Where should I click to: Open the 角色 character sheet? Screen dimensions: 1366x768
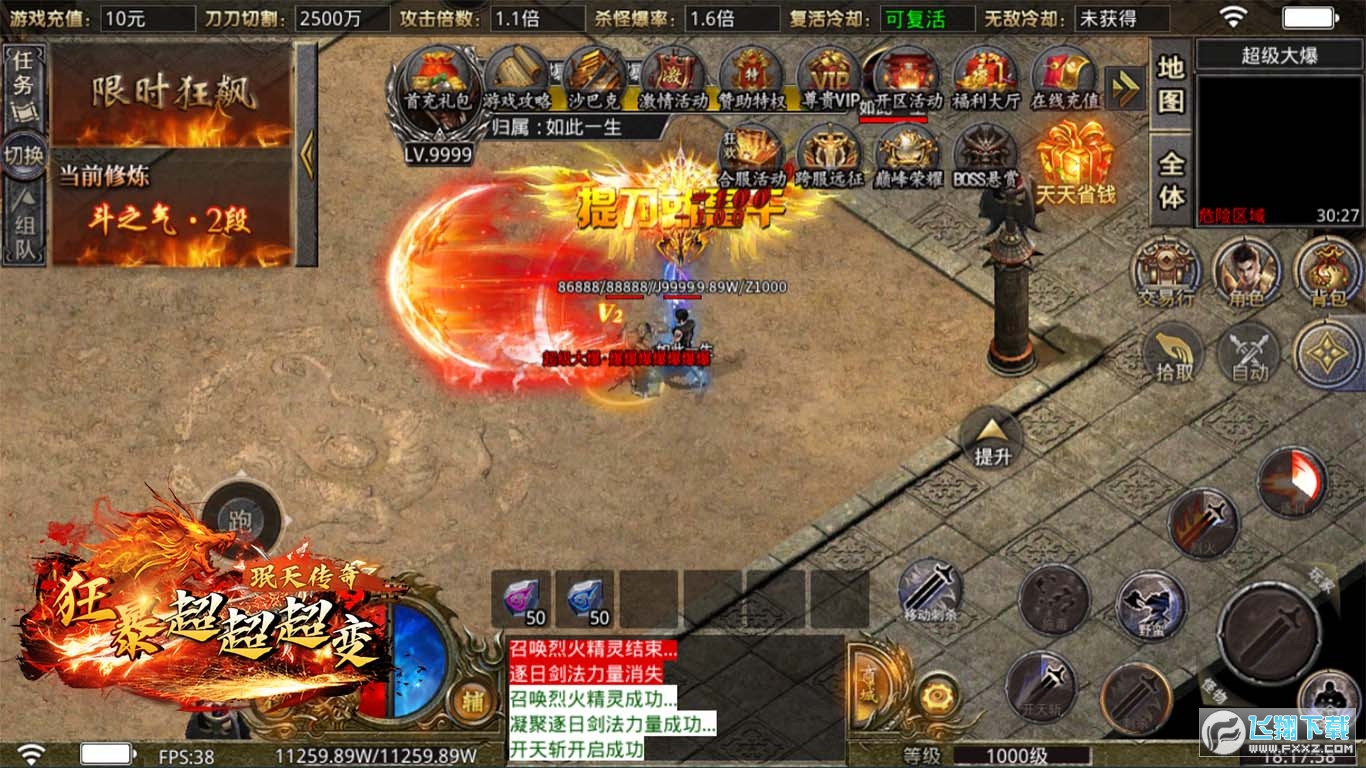click(x=1246, y=271)
